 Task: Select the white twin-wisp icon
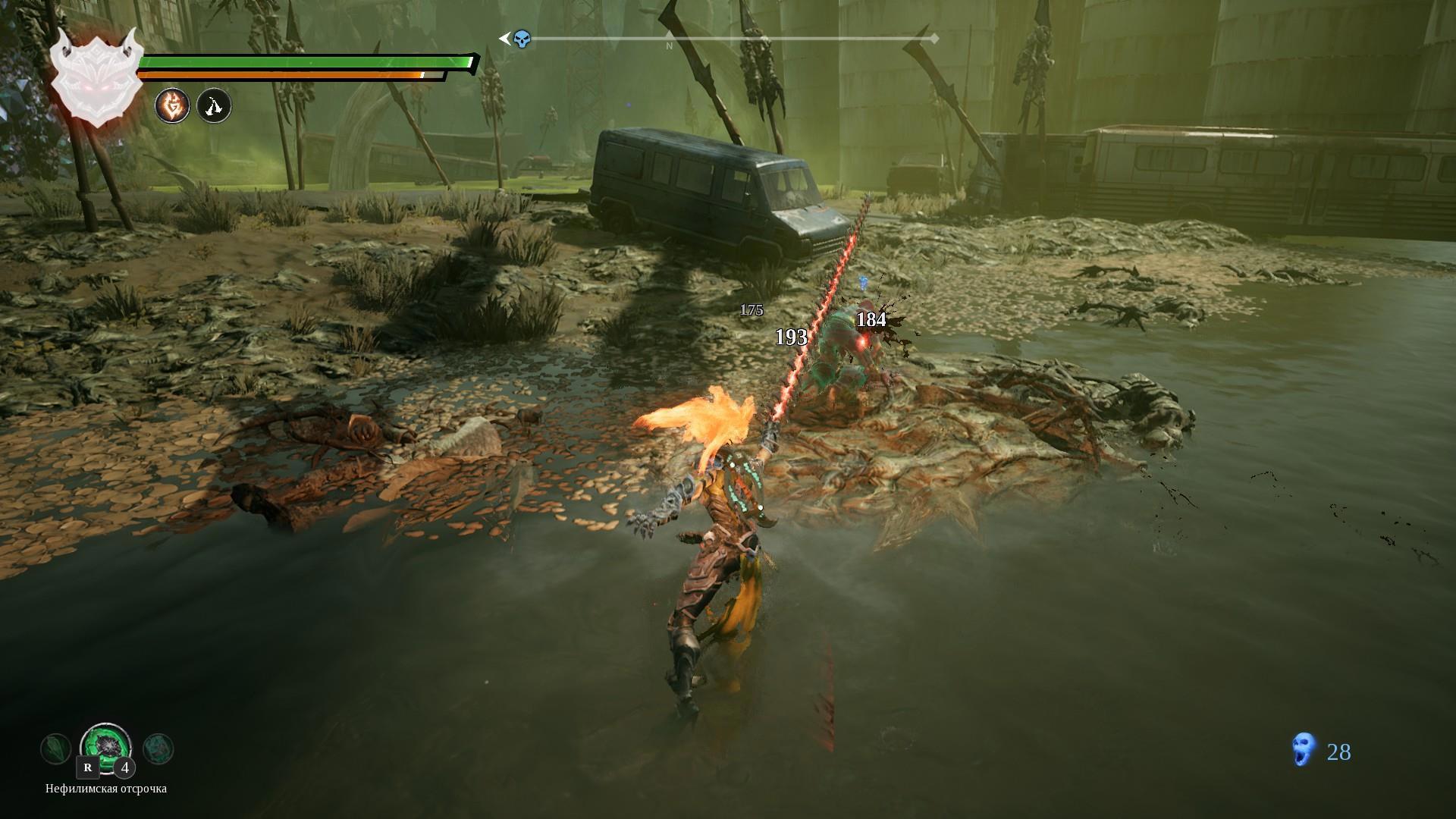click(x=214, y=105)
